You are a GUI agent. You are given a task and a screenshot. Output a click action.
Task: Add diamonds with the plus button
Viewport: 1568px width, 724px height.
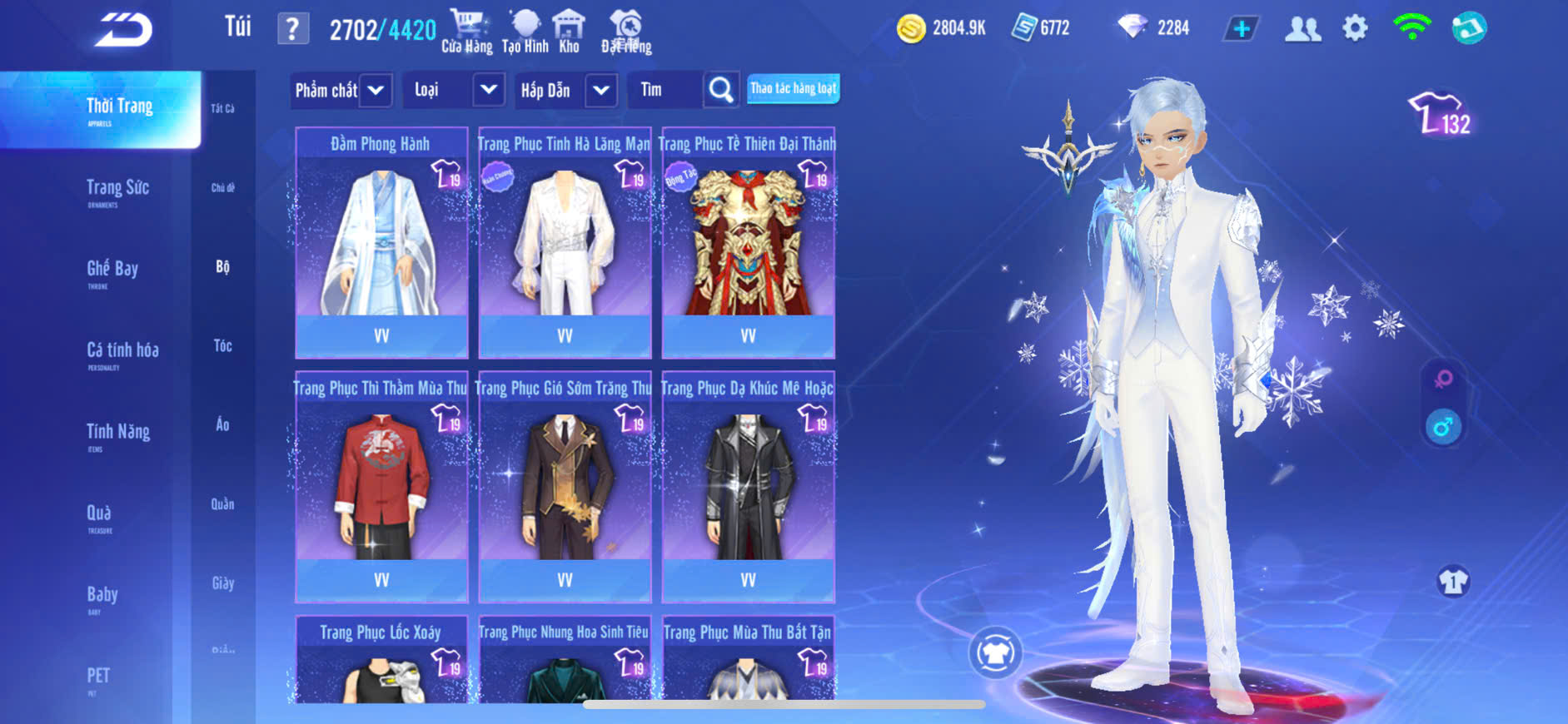(1241, 29)
